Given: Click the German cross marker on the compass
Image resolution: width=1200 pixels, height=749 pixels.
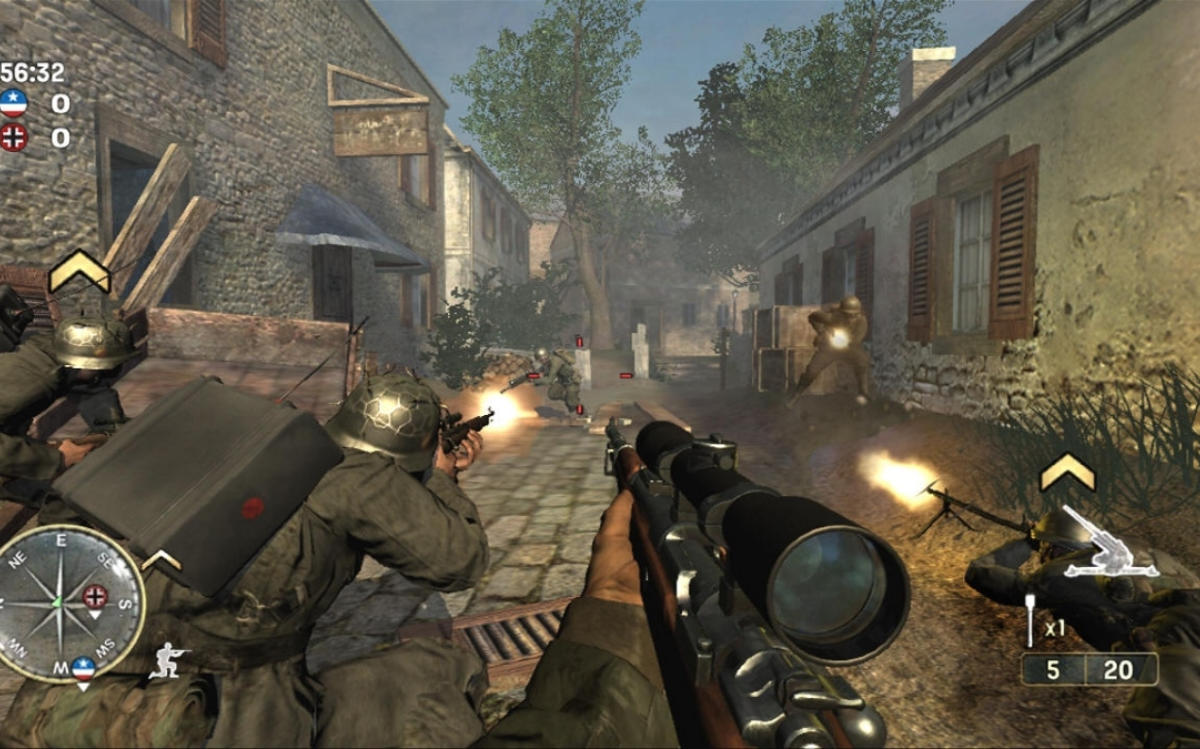Looking at the screenshot, I should pyautogui.click(x=95, y=597).
